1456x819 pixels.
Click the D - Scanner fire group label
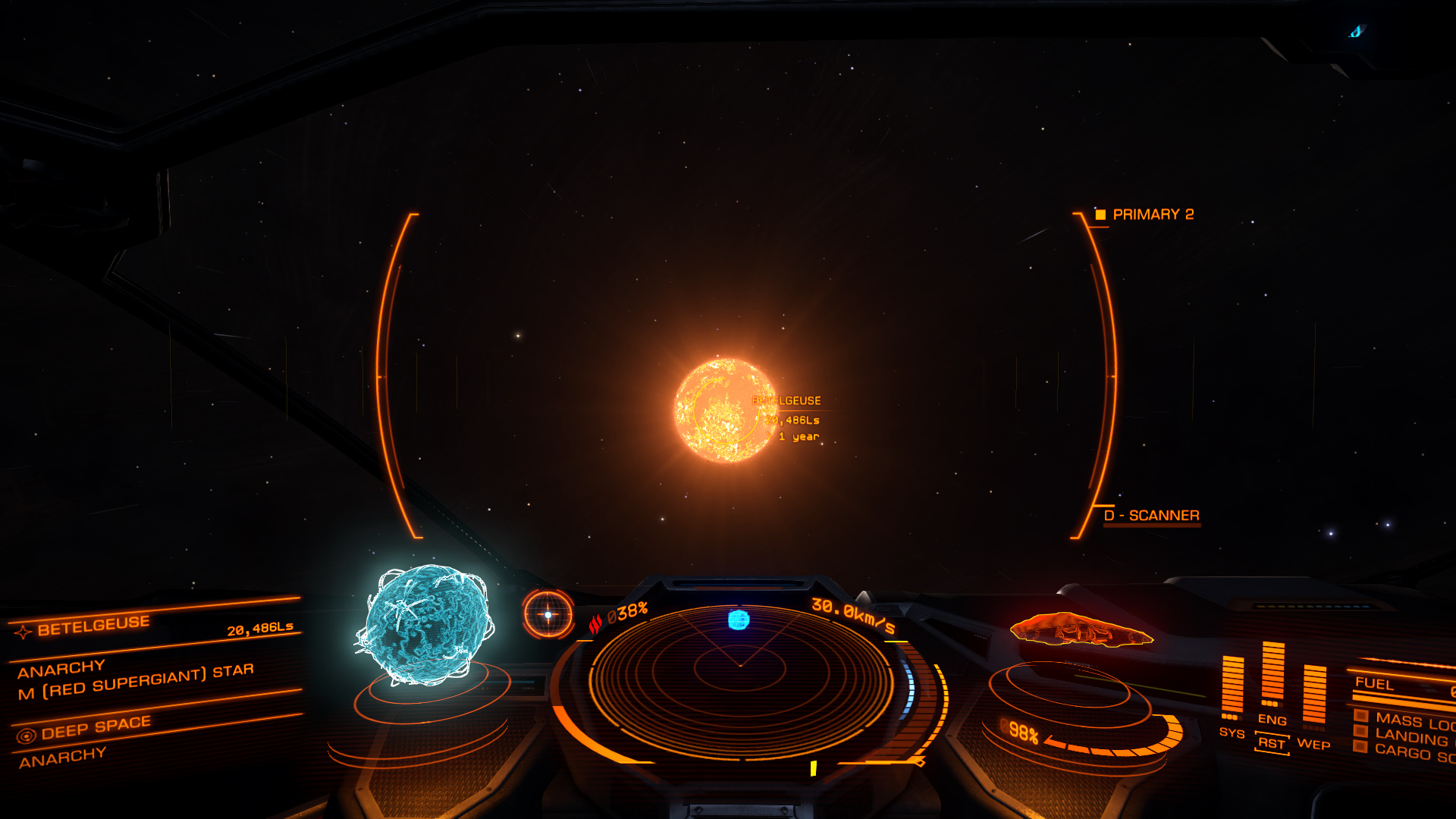pos(1151,516)
